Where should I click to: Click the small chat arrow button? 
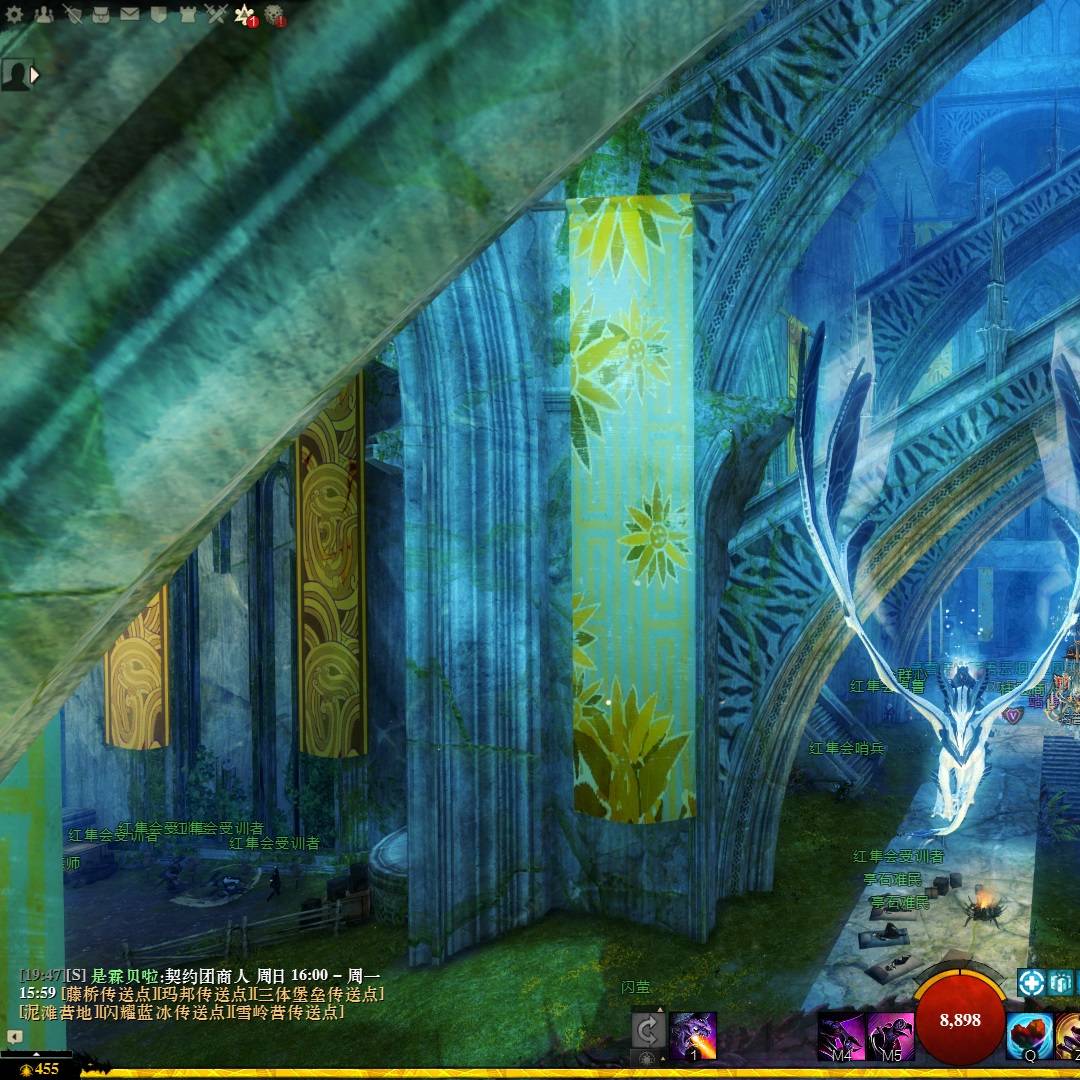14,1037
